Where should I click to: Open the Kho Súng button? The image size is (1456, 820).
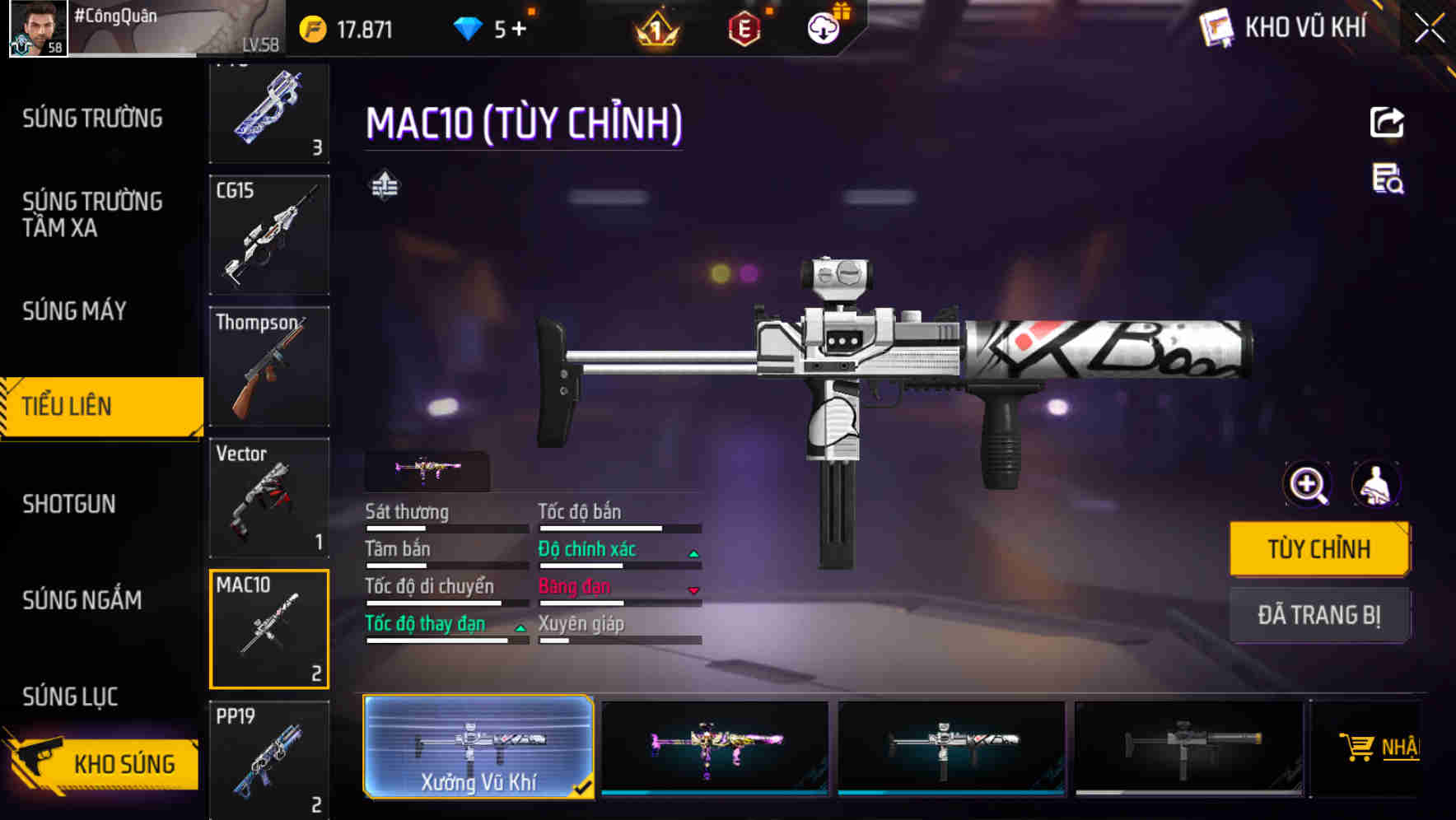coord(103,763)
